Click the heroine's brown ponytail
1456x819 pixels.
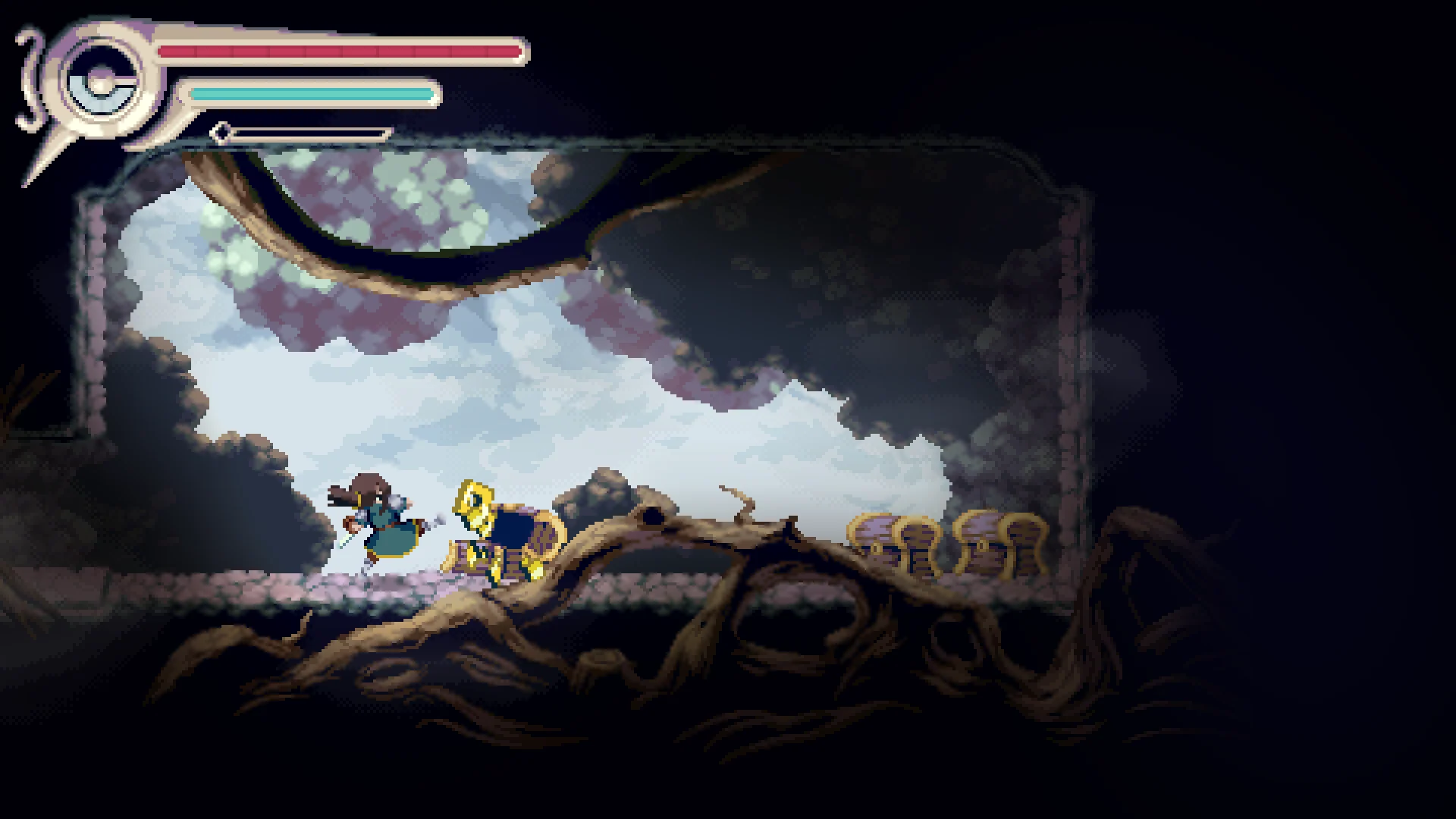coord(343,494)
